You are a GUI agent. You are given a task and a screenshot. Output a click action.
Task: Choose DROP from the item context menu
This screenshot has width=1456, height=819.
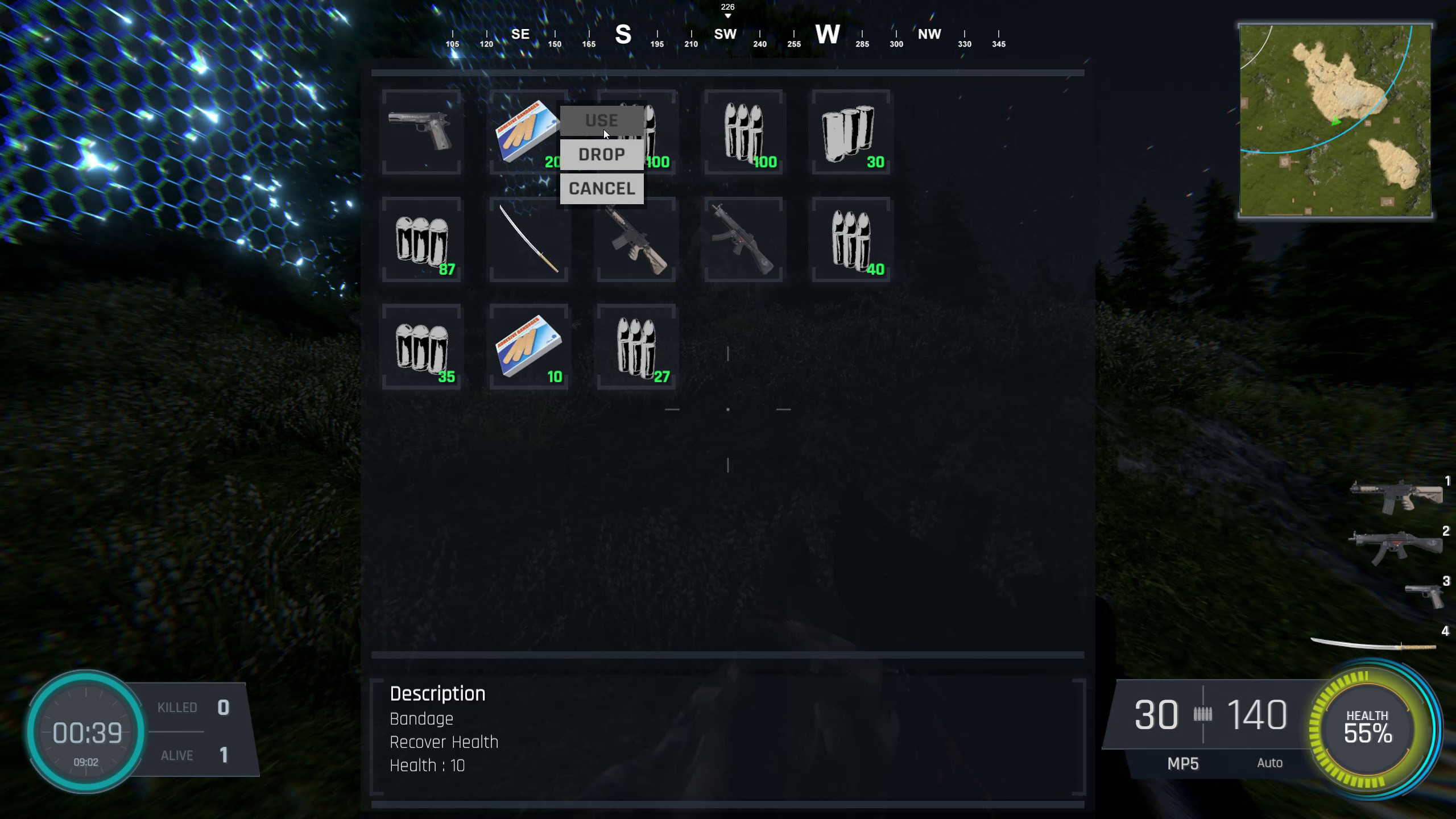pyautogui.click(x=601, y=154)
